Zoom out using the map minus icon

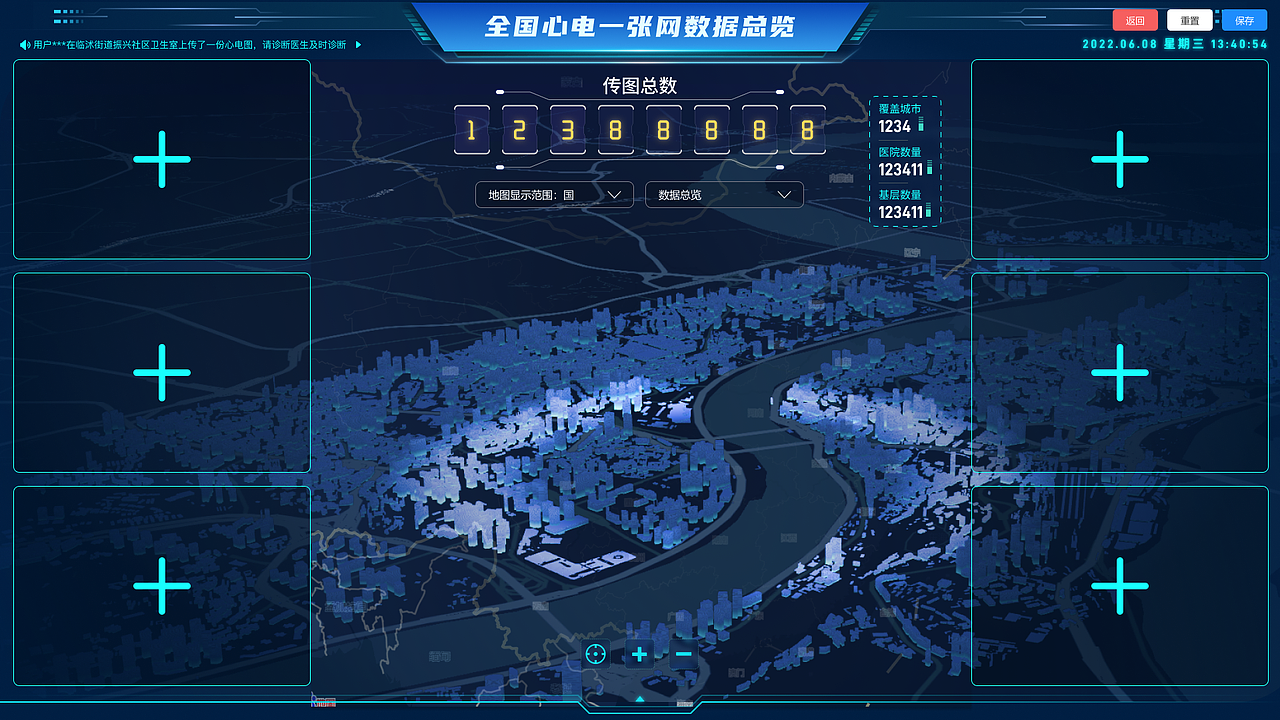(x=683, y=654)
